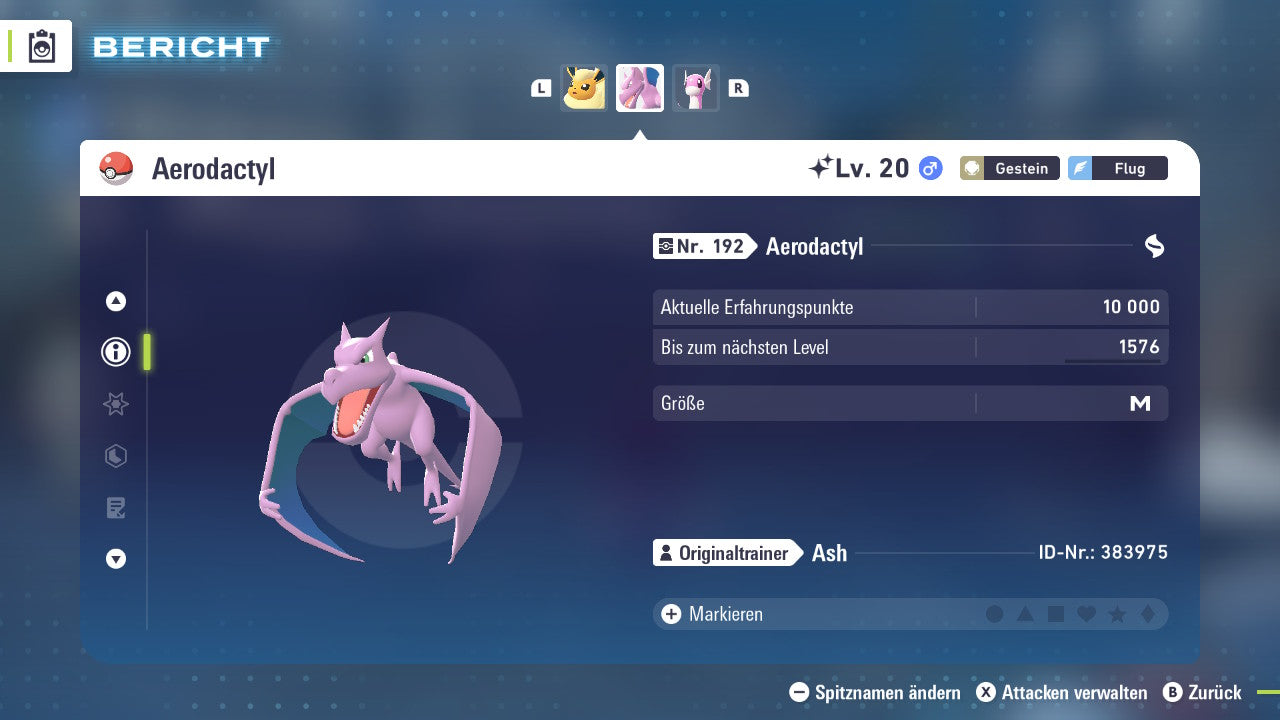Screen dimensions: 1280x720
Task: Open the stats page via star burst icon
Action: pyautogui.click(x=115, y=404)
